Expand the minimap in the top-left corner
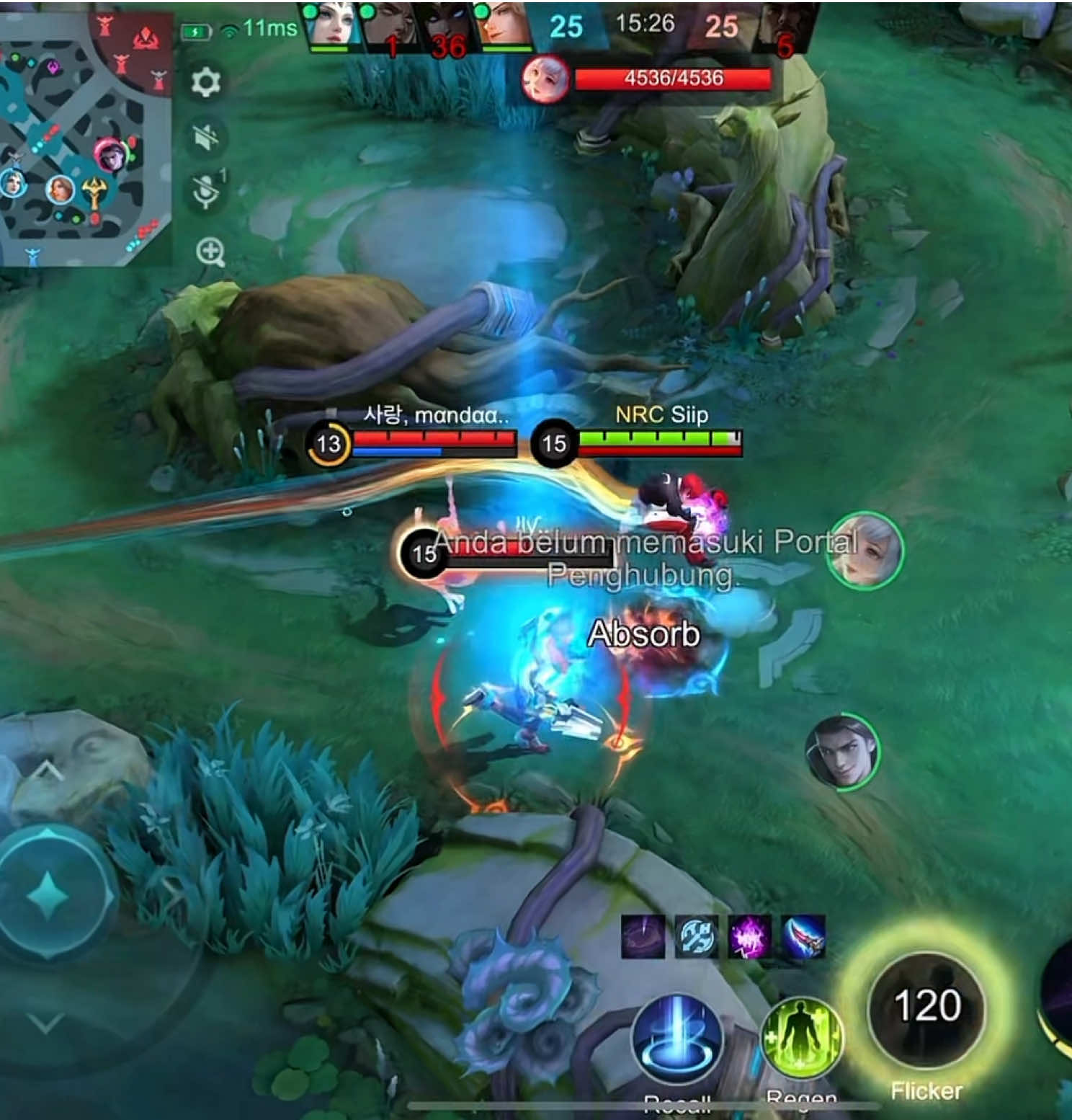 (86, 133)
